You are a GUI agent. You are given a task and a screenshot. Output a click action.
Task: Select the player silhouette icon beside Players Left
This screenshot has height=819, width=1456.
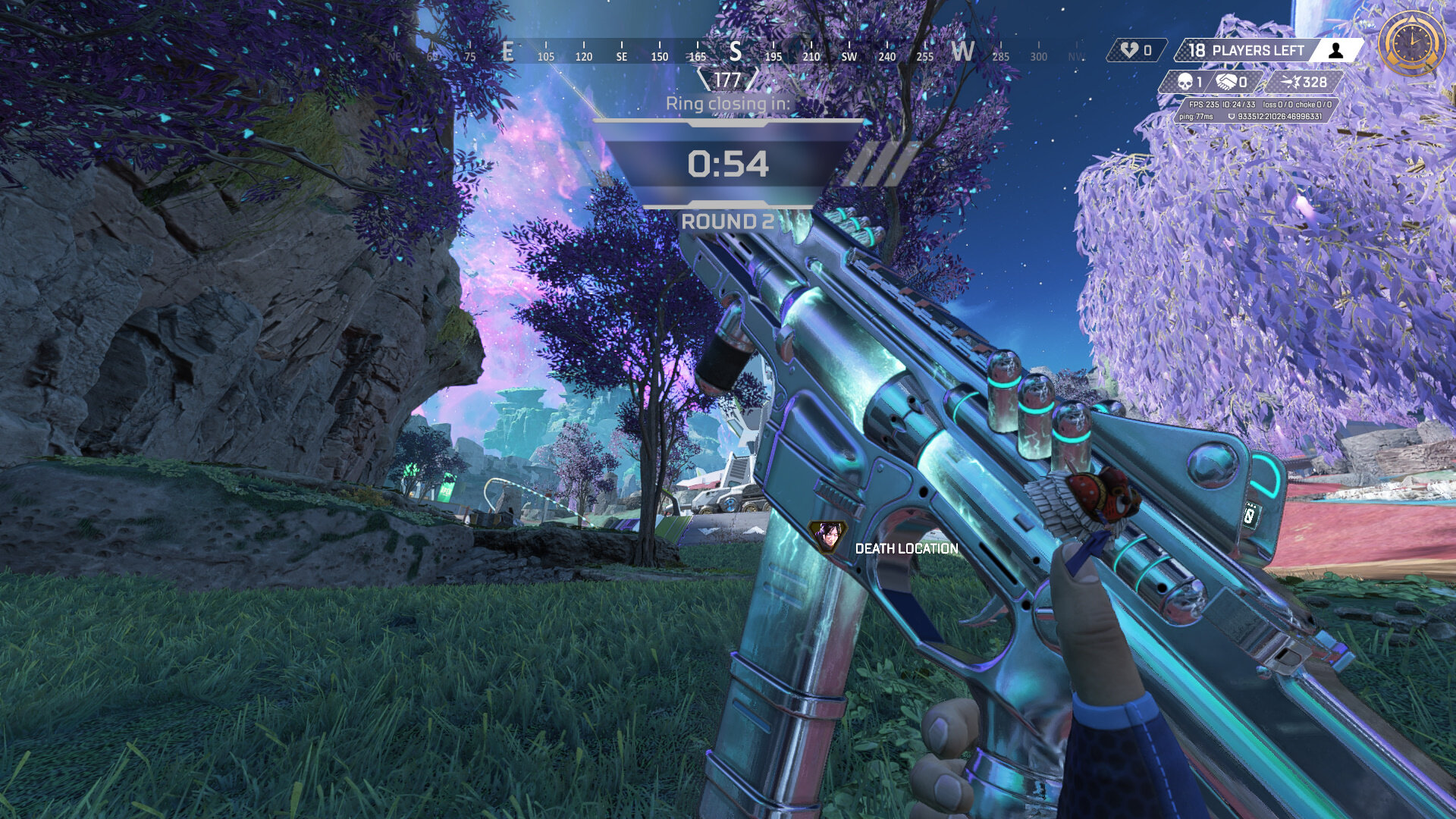(1336, 51)
